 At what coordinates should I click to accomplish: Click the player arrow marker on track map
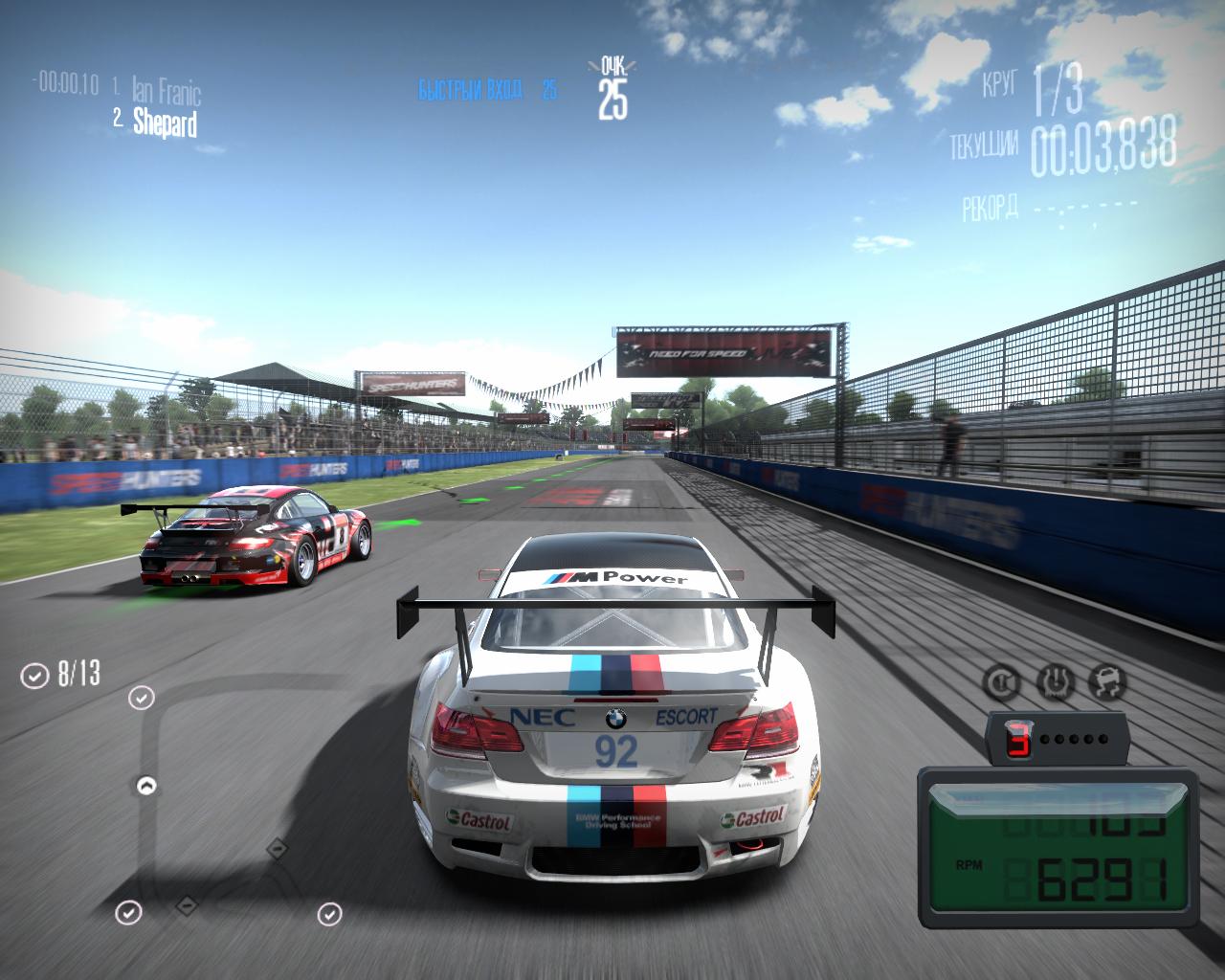(x=146, y=786)
